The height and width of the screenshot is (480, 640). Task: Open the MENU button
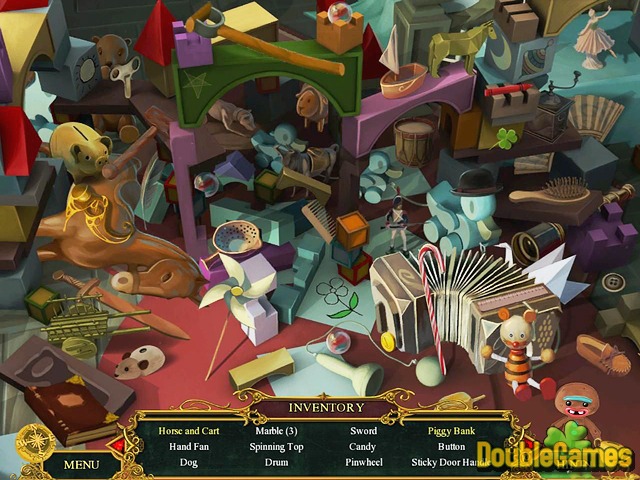81,464
